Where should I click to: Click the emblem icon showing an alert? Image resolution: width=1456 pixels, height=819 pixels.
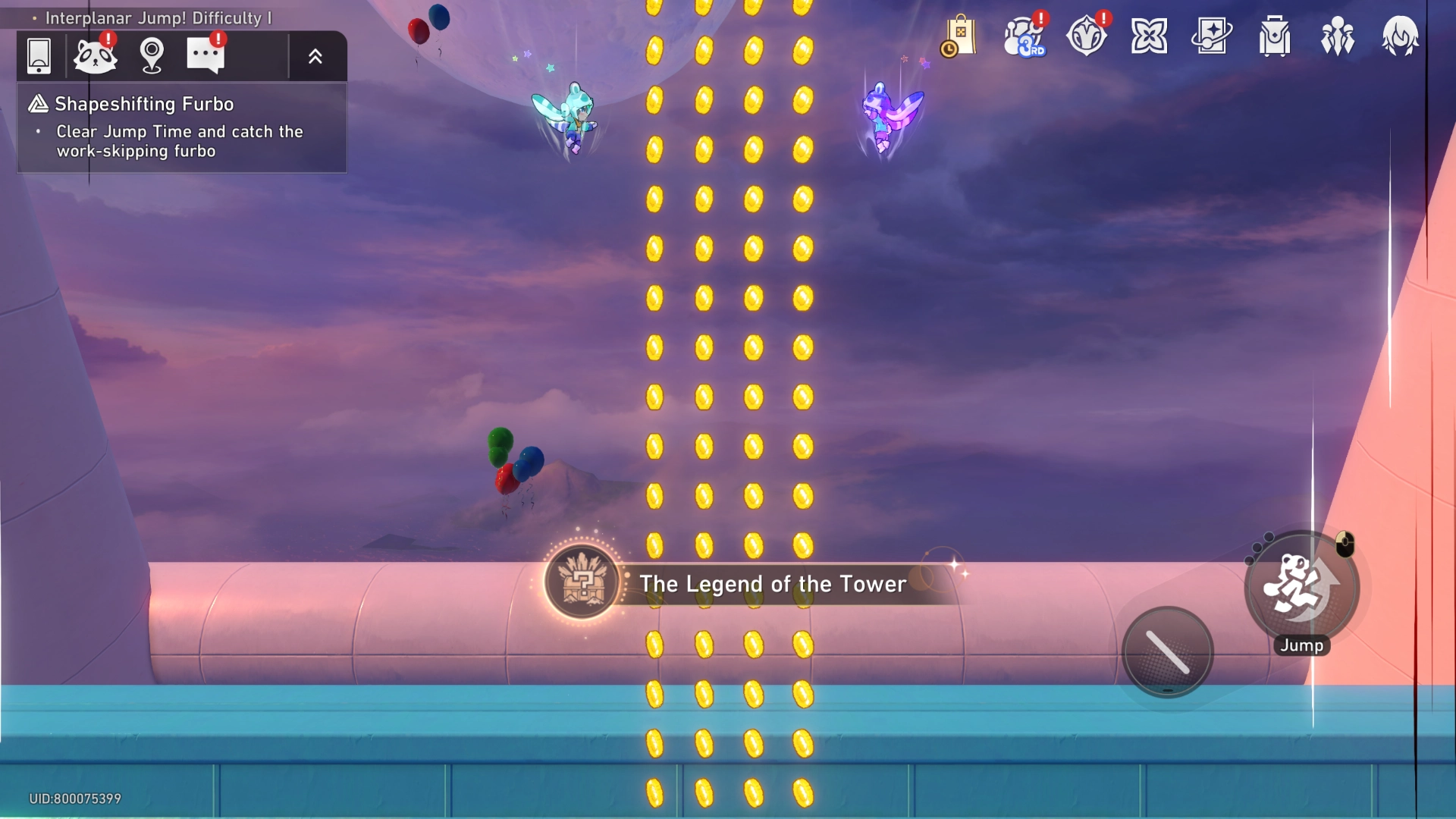pos(1087,36)
